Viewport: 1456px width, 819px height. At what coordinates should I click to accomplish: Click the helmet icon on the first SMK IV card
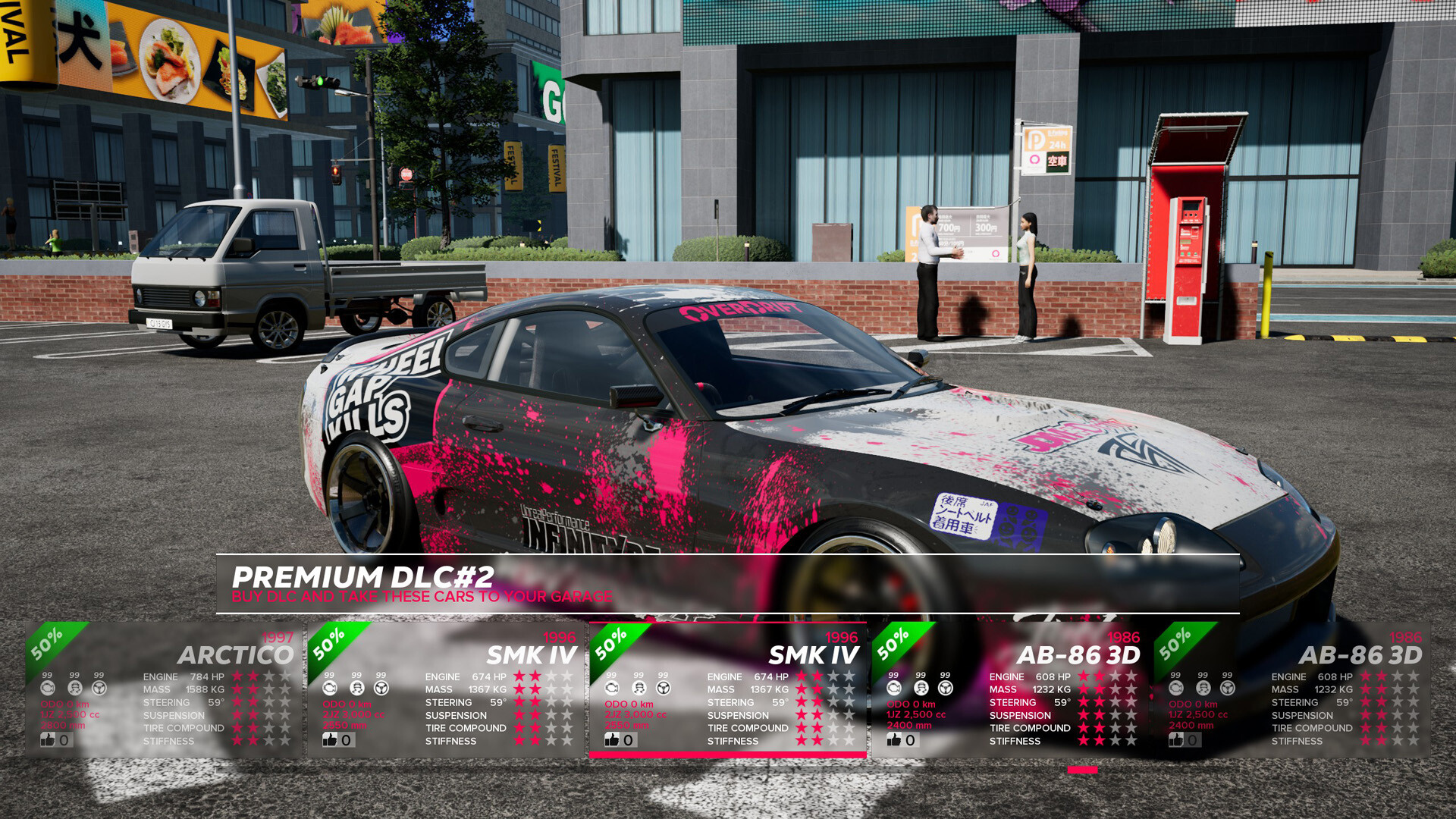tap(356, 688)
